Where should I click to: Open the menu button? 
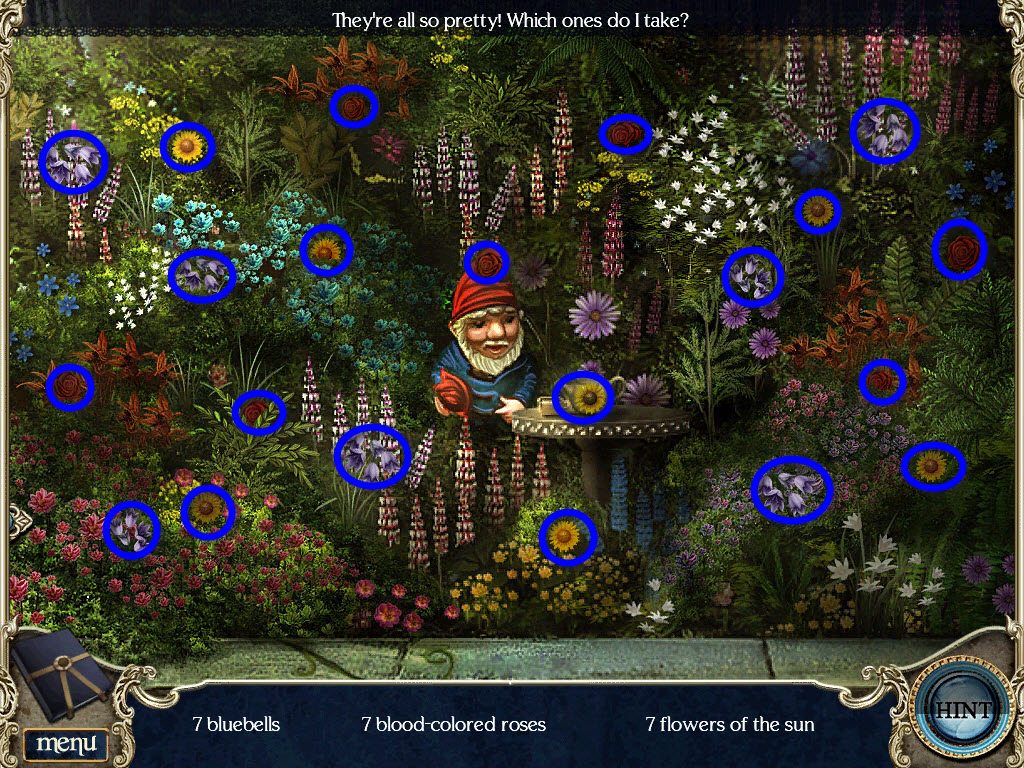pos(66,743)
